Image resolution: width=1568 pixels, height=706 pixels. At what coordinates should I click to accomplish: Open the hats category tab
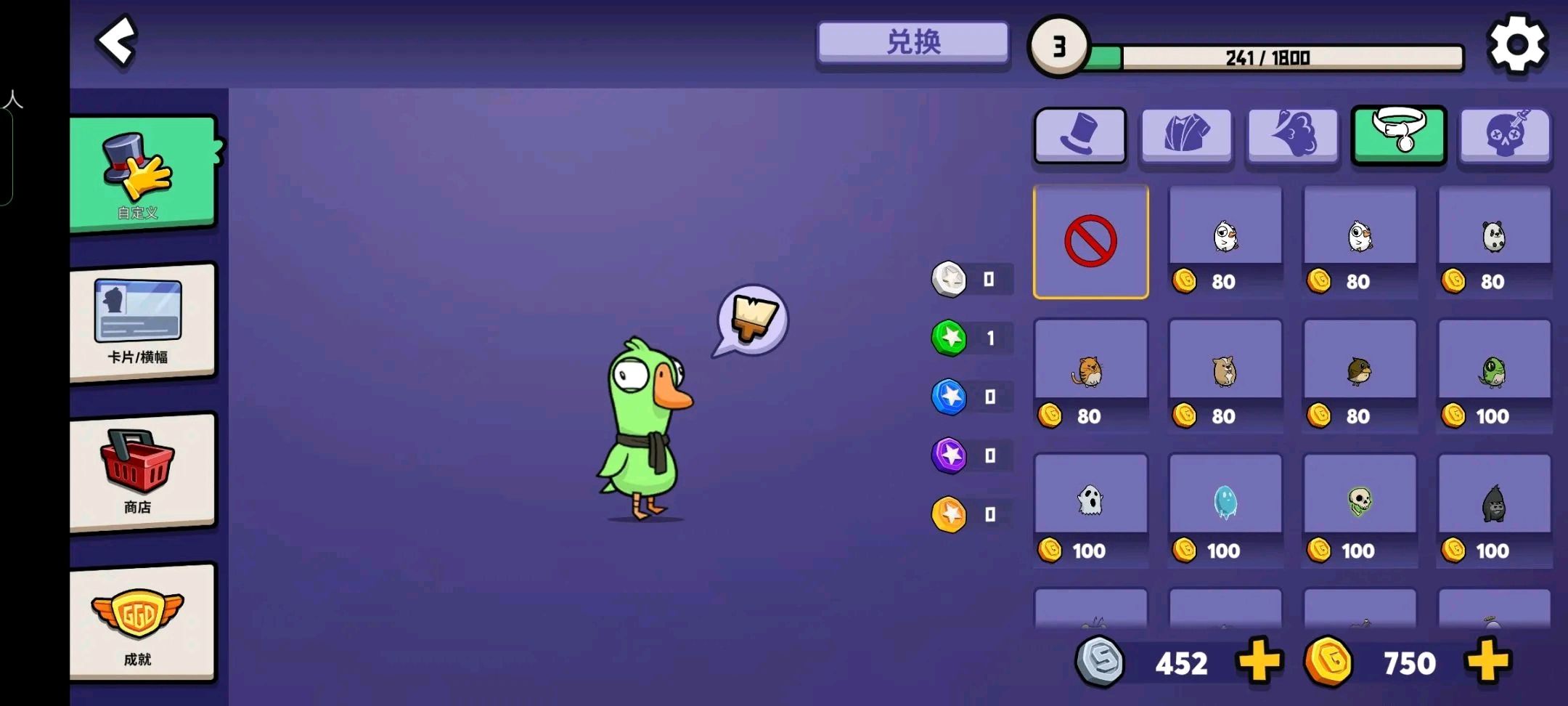point(1079,137)
